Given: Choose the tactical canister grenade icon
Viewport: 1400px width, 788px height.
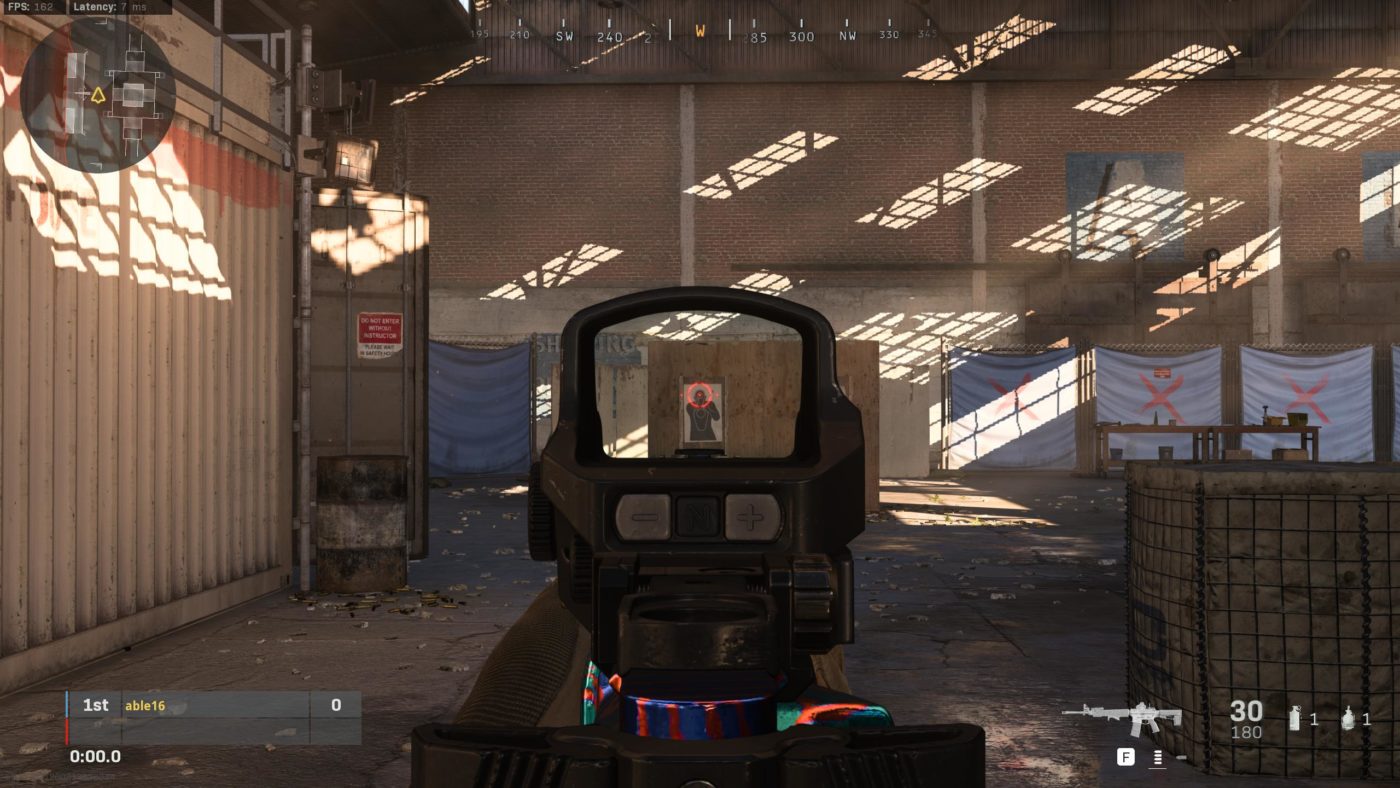Looking at the screenshot, I should click(x=1295, y=718).
